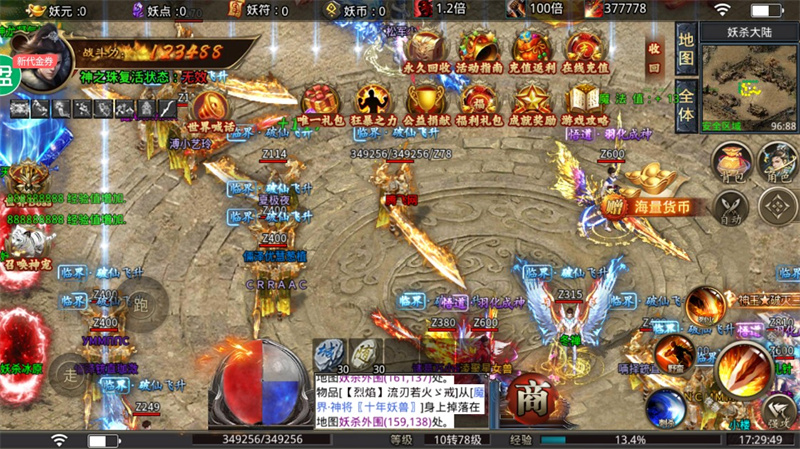Viewport: 800px width, 449px height.
Task: Click the 地图 map button
Action: pyautogui.click(x=685, y=48)
